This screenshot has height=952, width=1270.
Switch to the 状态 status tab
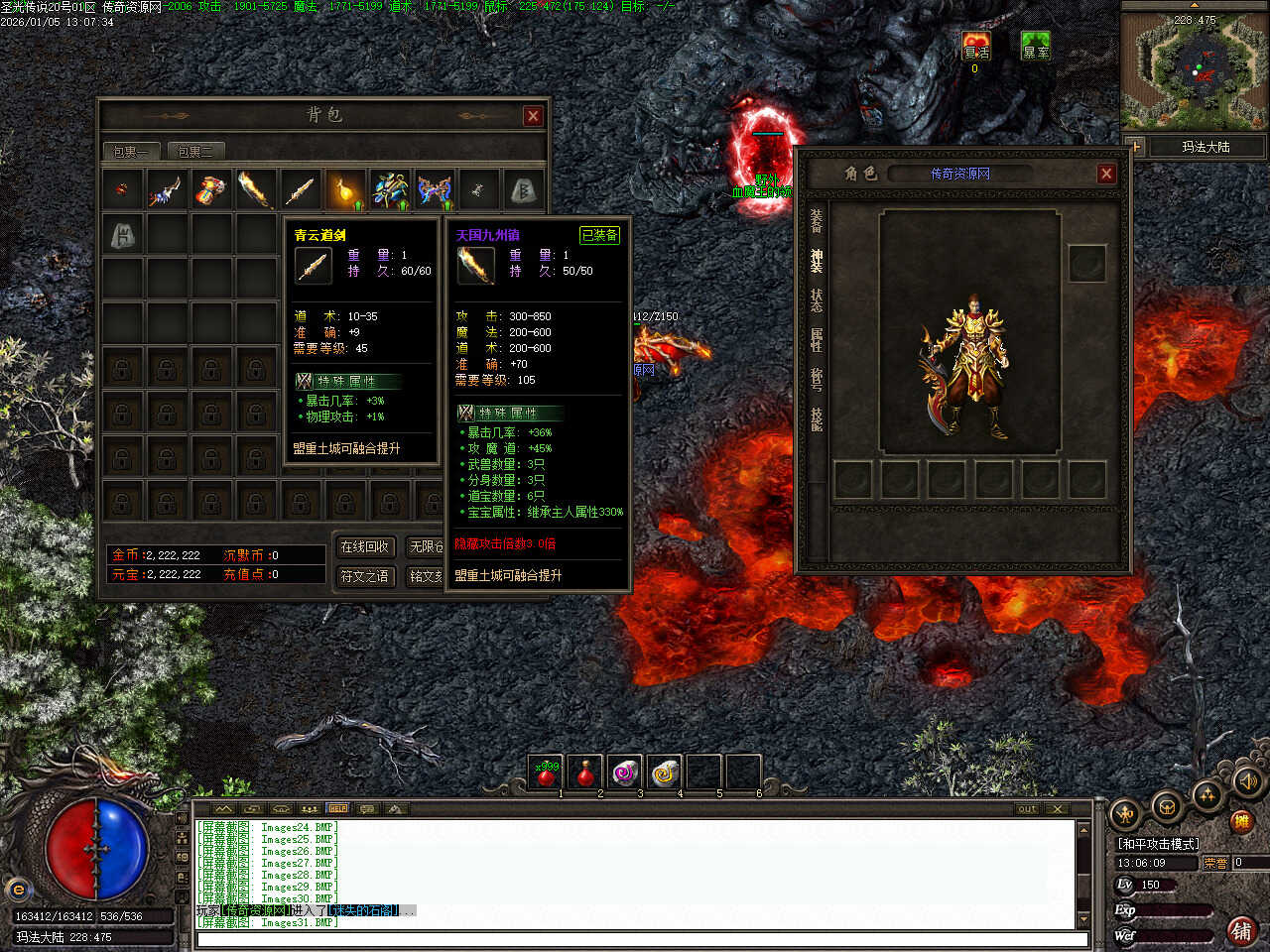point(817,300)
